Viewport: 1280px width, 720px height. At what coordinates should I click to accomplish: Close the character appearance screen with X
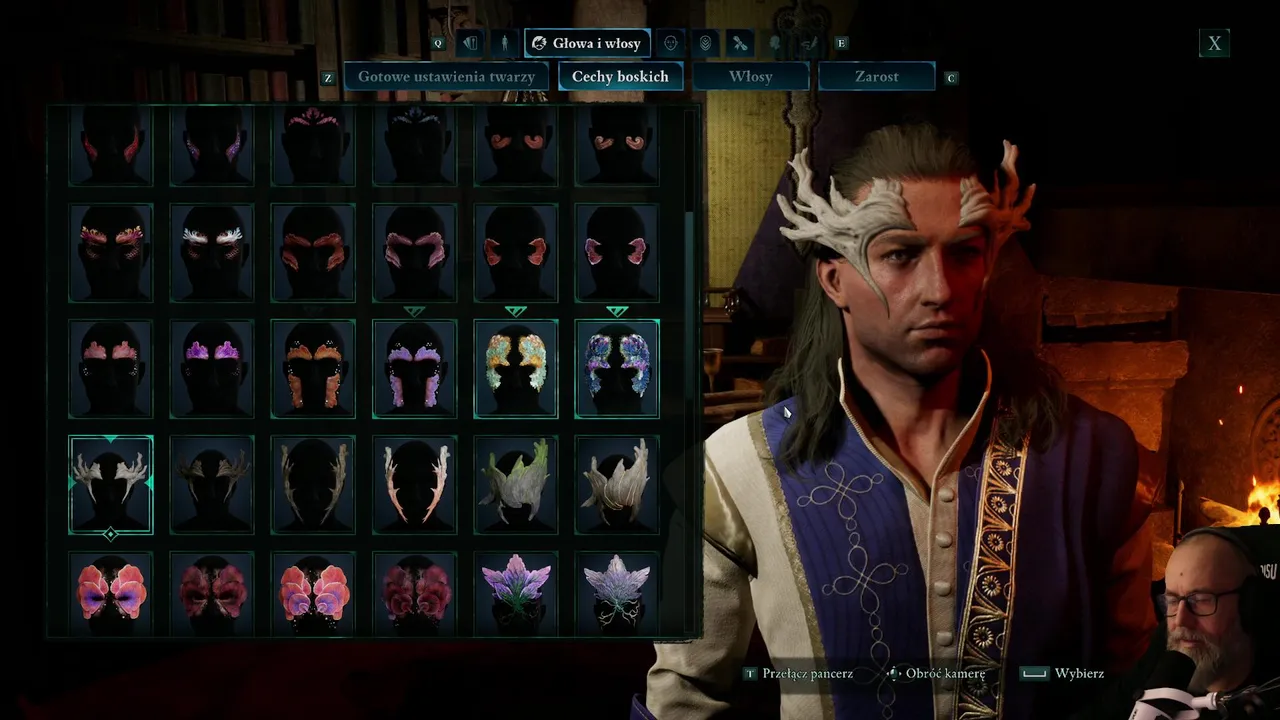click(x=1214, y=43)
